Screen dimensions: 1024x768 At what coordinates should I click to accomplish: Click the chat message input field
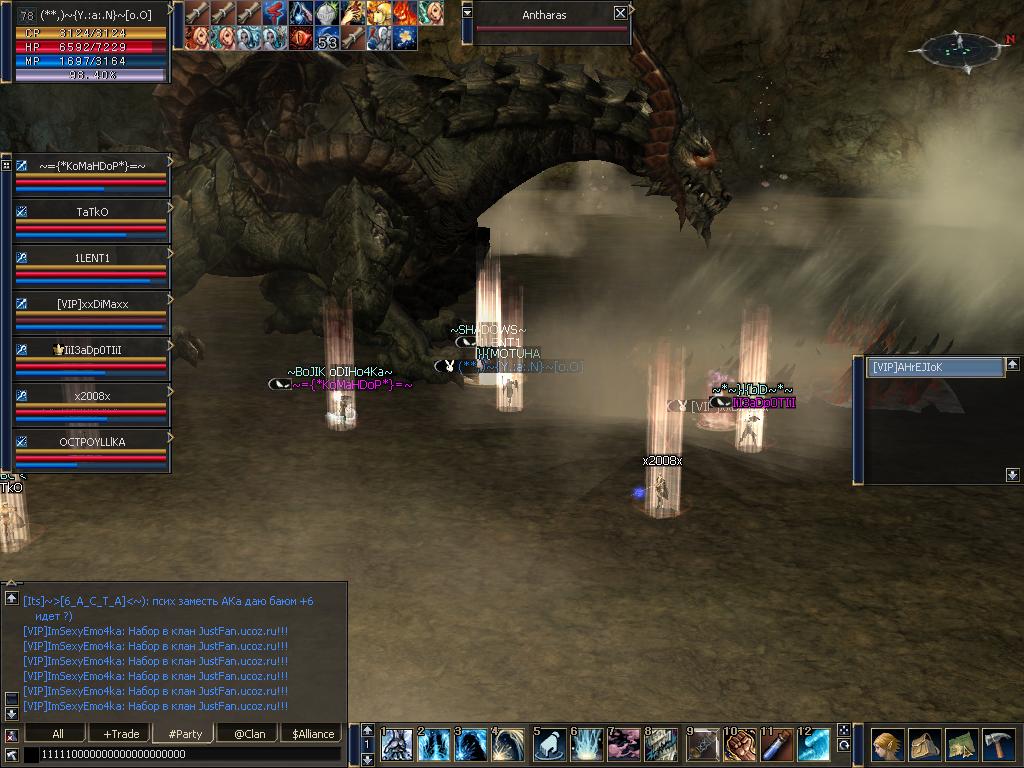[180, 754]
